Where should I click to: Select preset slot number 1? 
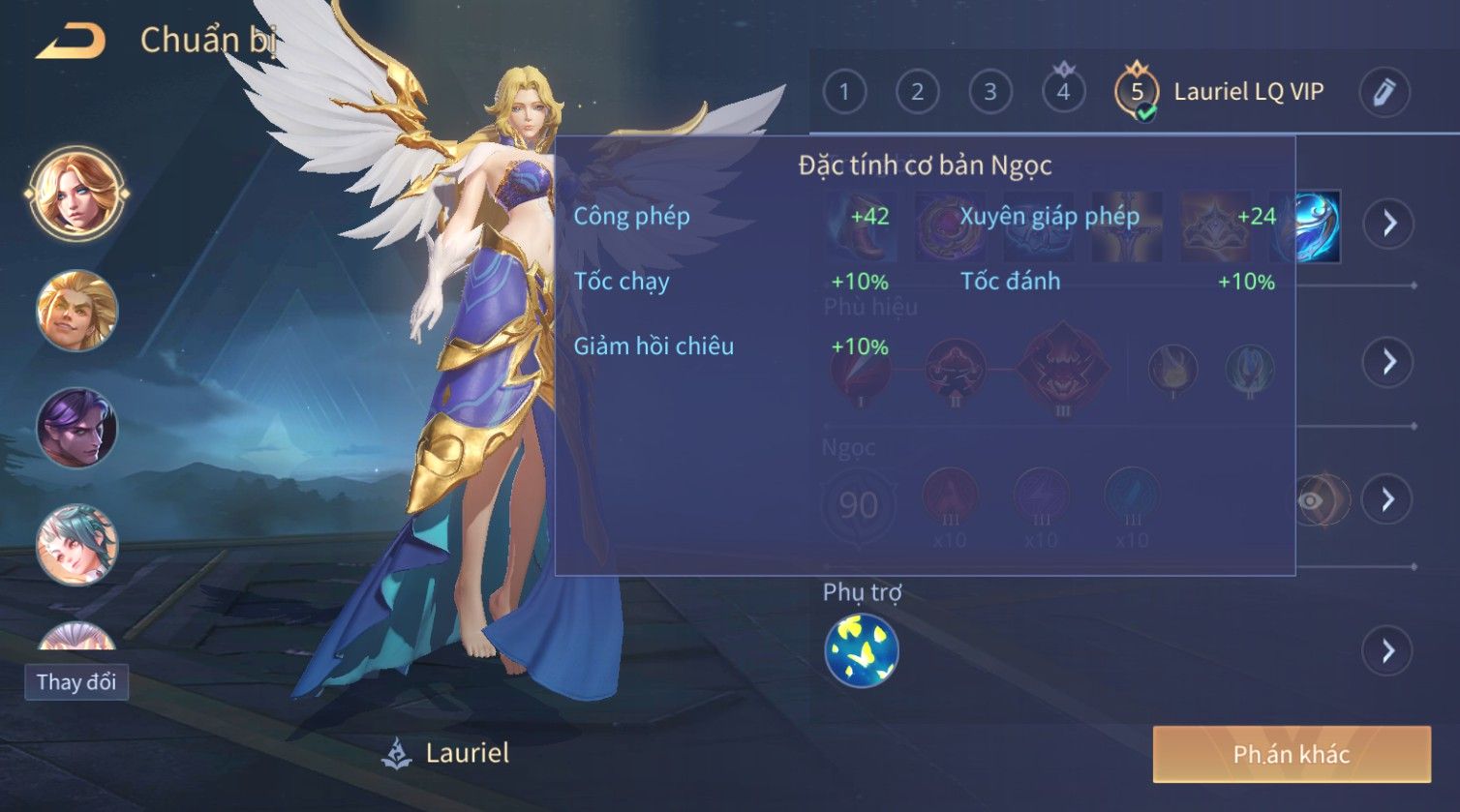pos(844,92)
